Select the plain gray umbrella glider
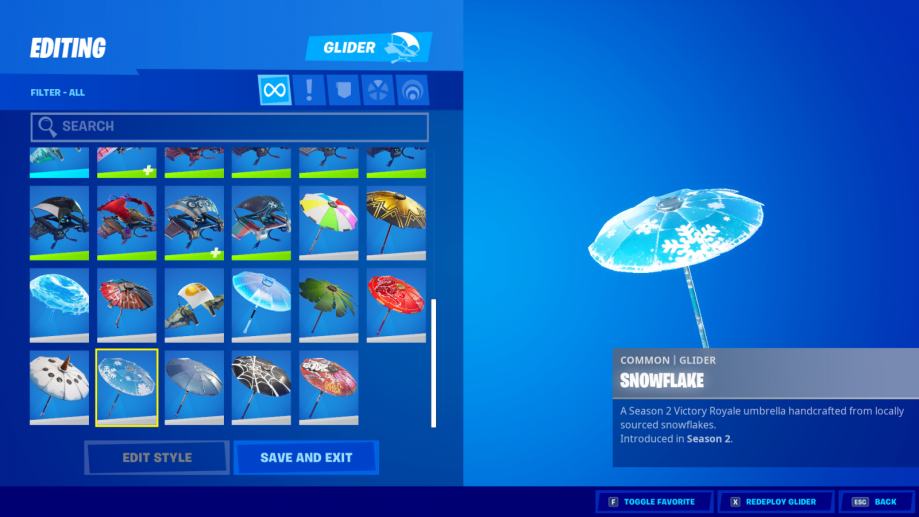Viewport: 919px width, 517px height. (x=194, y=387)
